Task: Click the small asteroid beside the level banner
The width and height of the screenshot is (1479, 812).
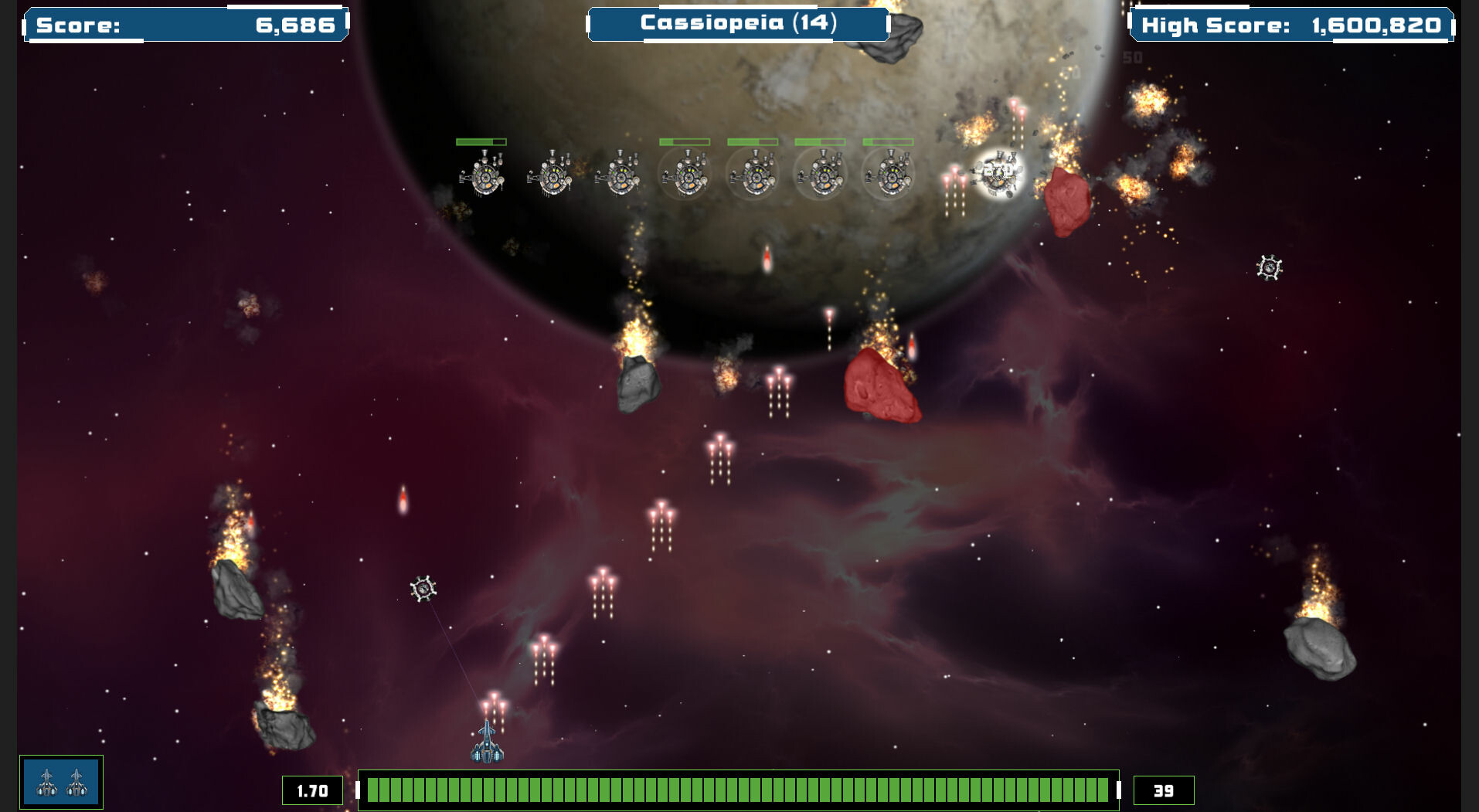Action: click(x=906, y=31)
